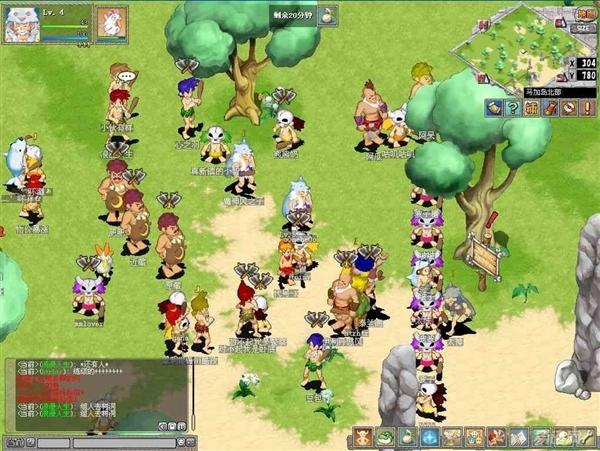Click the orange 地图 map button
This screenshot has height=451, width=600.
pyautogui.click(x=586, y=14)
